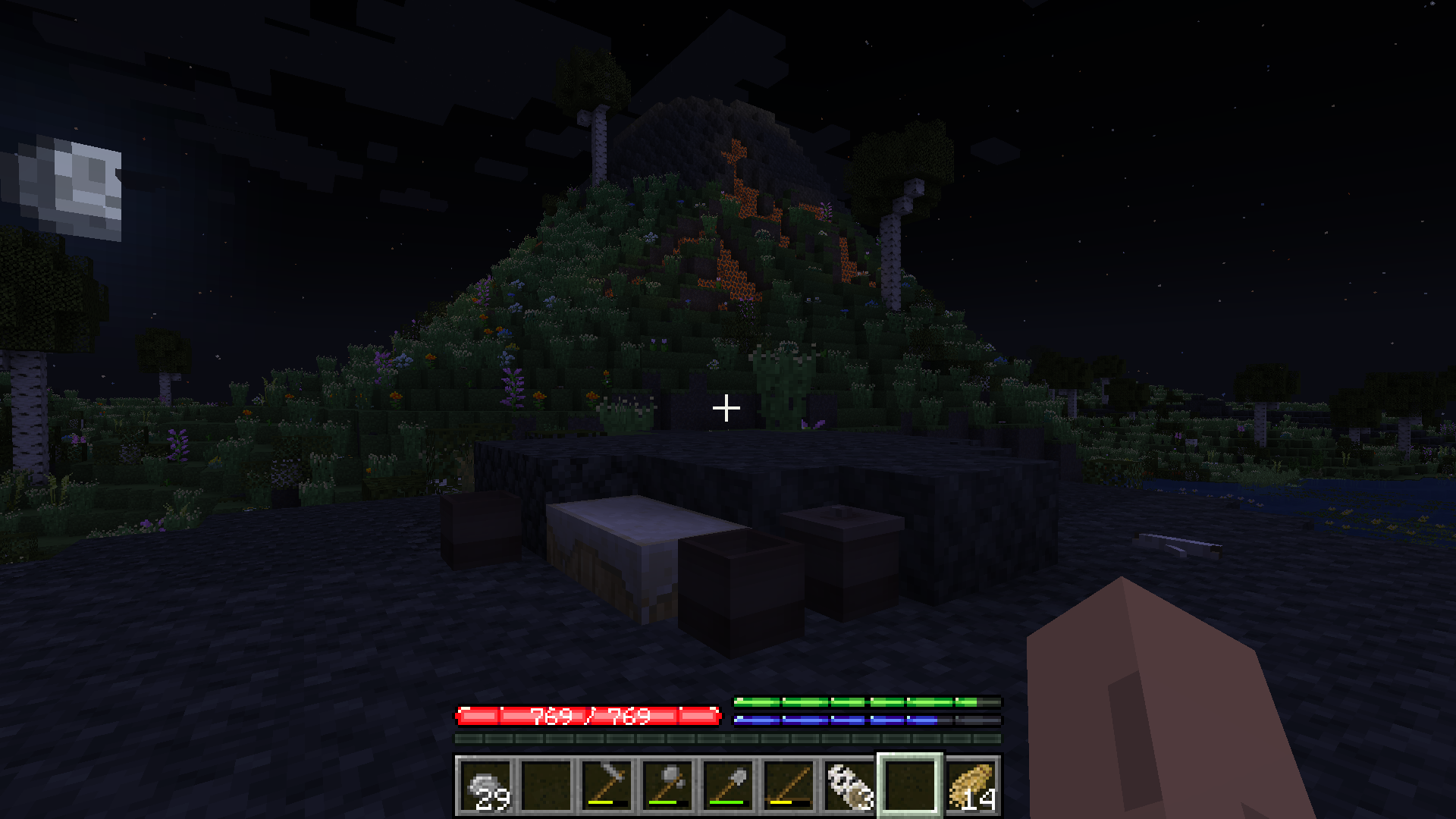Choose the stone pickaxe in the hotbar
This screenshot has height=819, width=1456.
coord(607,786)
